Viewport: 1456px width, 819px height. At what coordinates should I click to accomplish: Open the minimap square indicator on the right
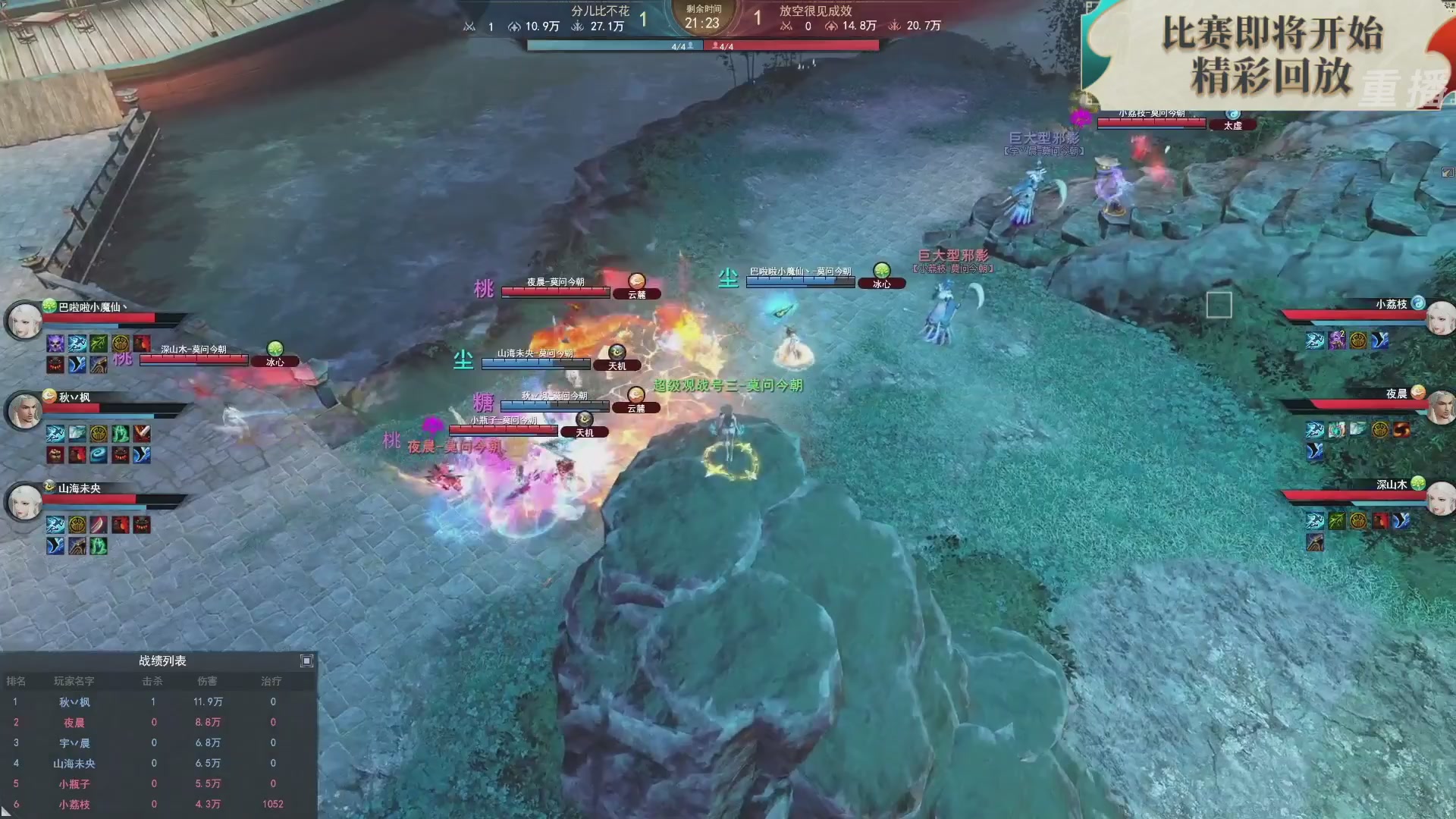(x=1220, y=305)
